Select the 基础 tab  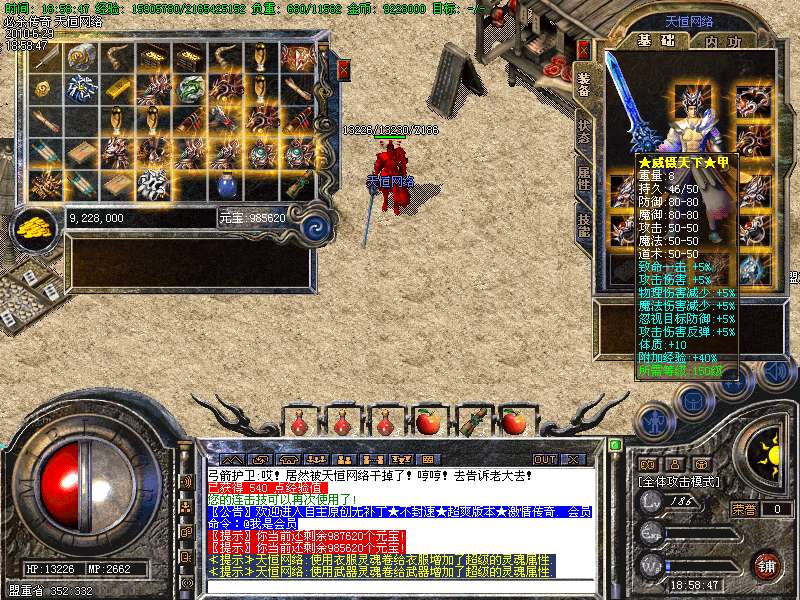point(657,41)
